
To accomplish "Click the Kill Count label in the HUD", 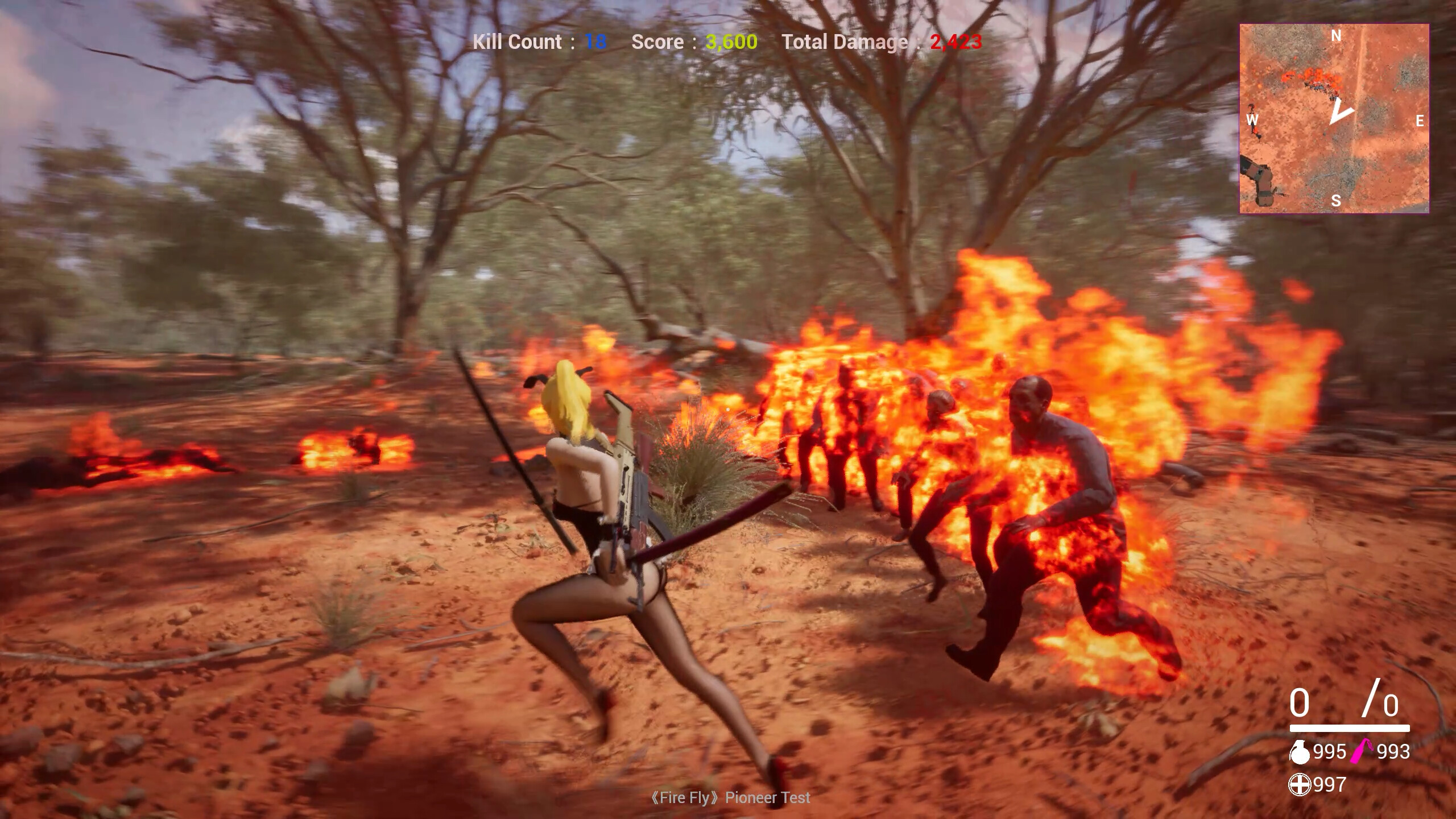I will [518, 42].
